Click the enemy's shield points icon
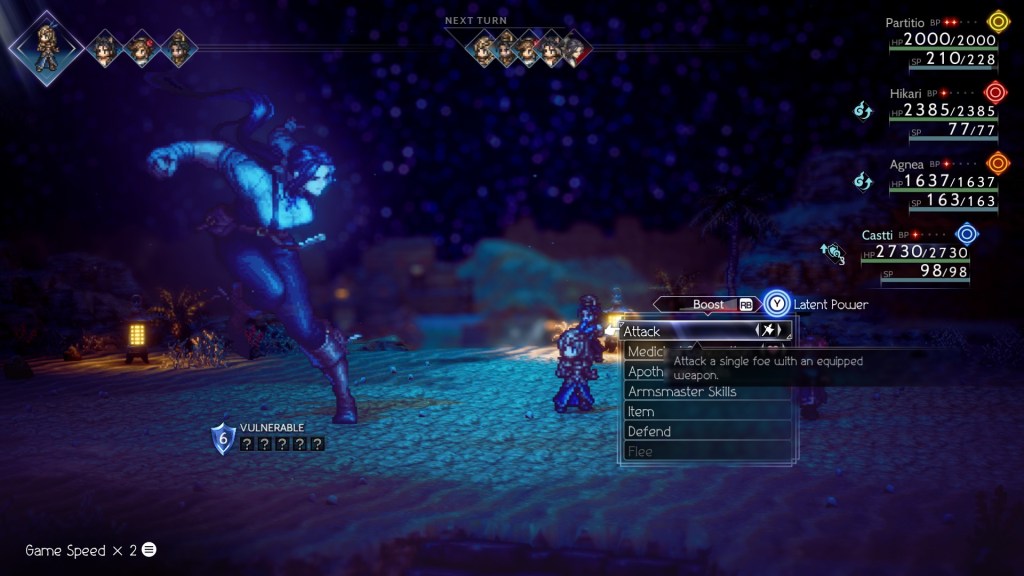This screenshot has height=576, width=1024. click(223, 438)
